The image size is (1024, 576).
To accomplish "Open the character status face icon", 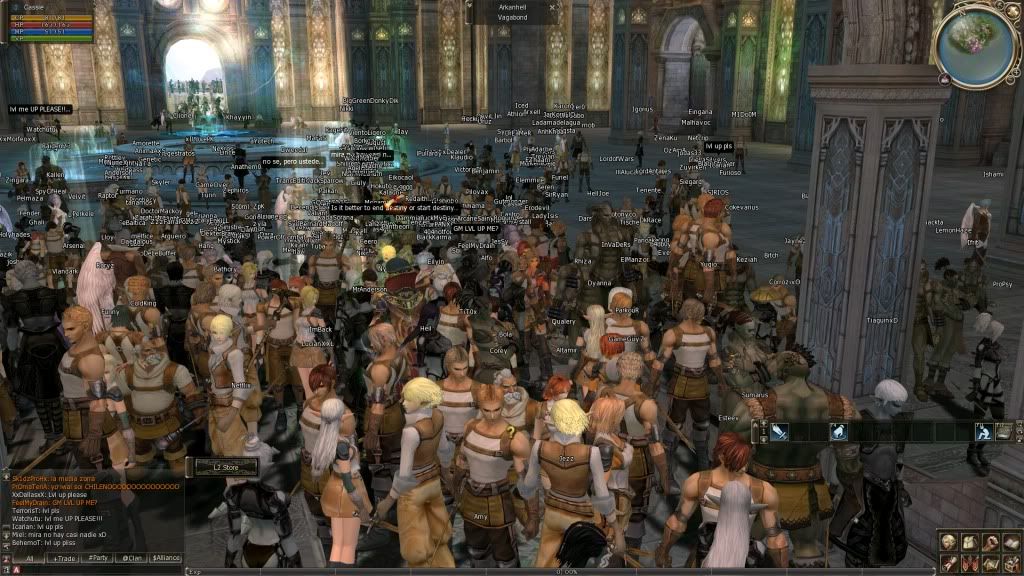I will click(x=947, y=543).
